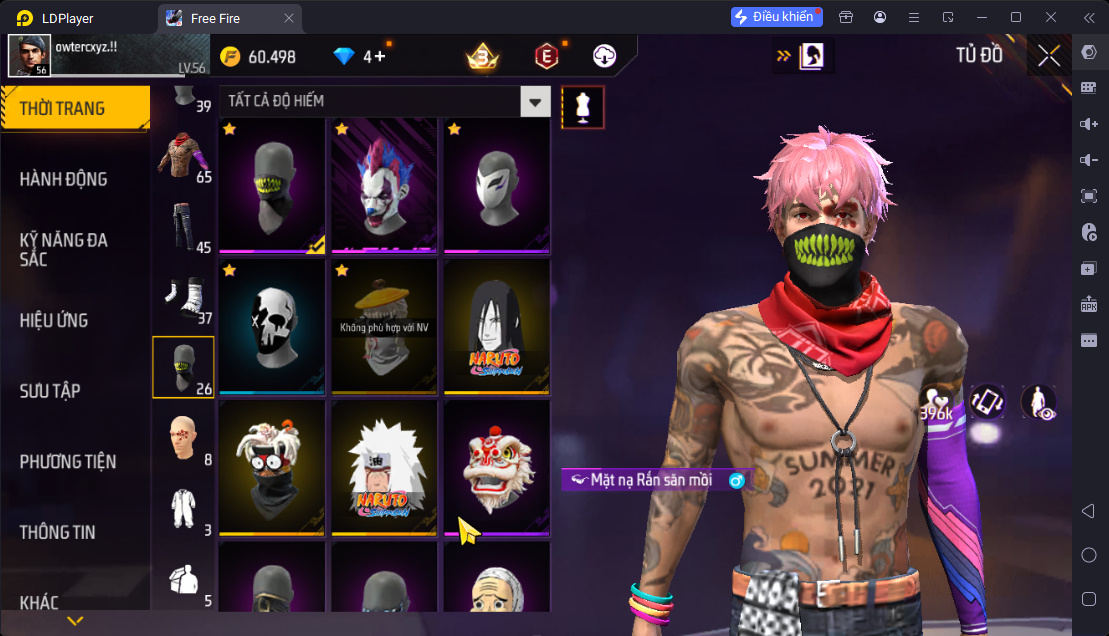Pick the black-haired Naruto Orochimaru headpiece
The width and height of the screenshot is (1109, 636).
point(497,326)
